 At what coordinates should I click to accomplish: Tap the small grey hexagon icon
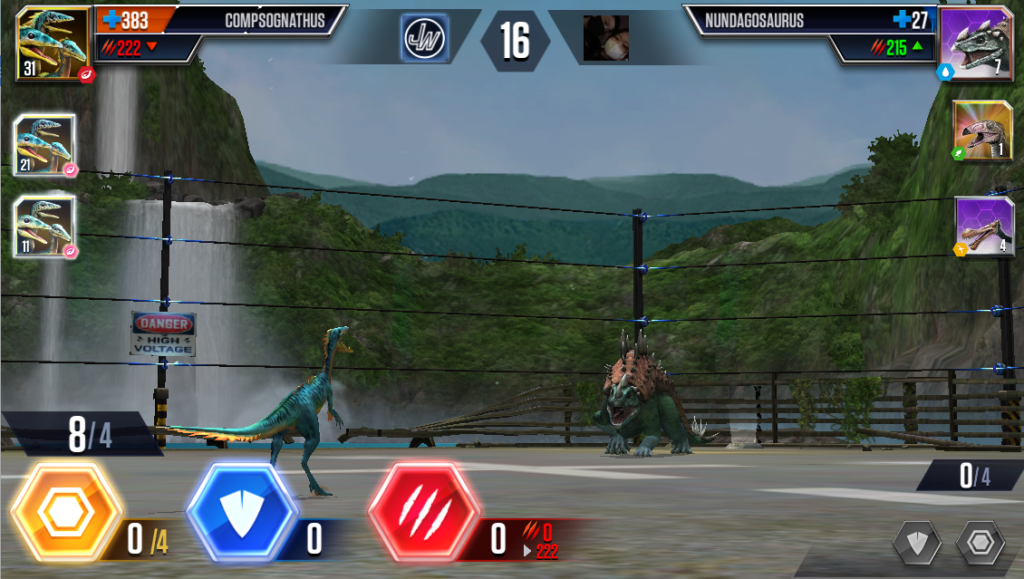point(979,543)
